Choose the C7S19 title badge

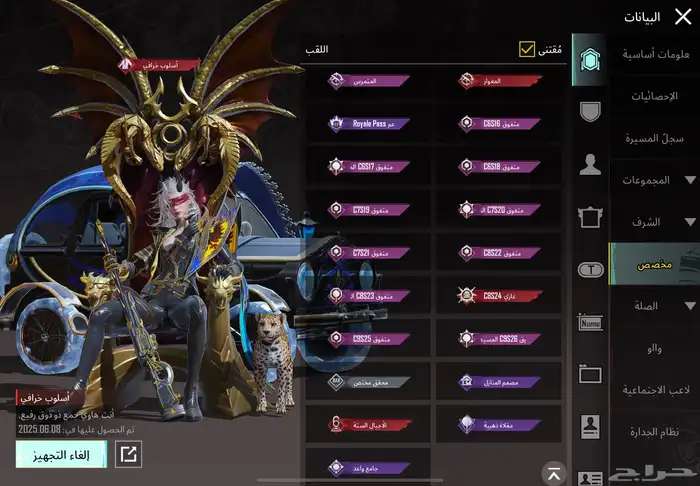[368, 210]
